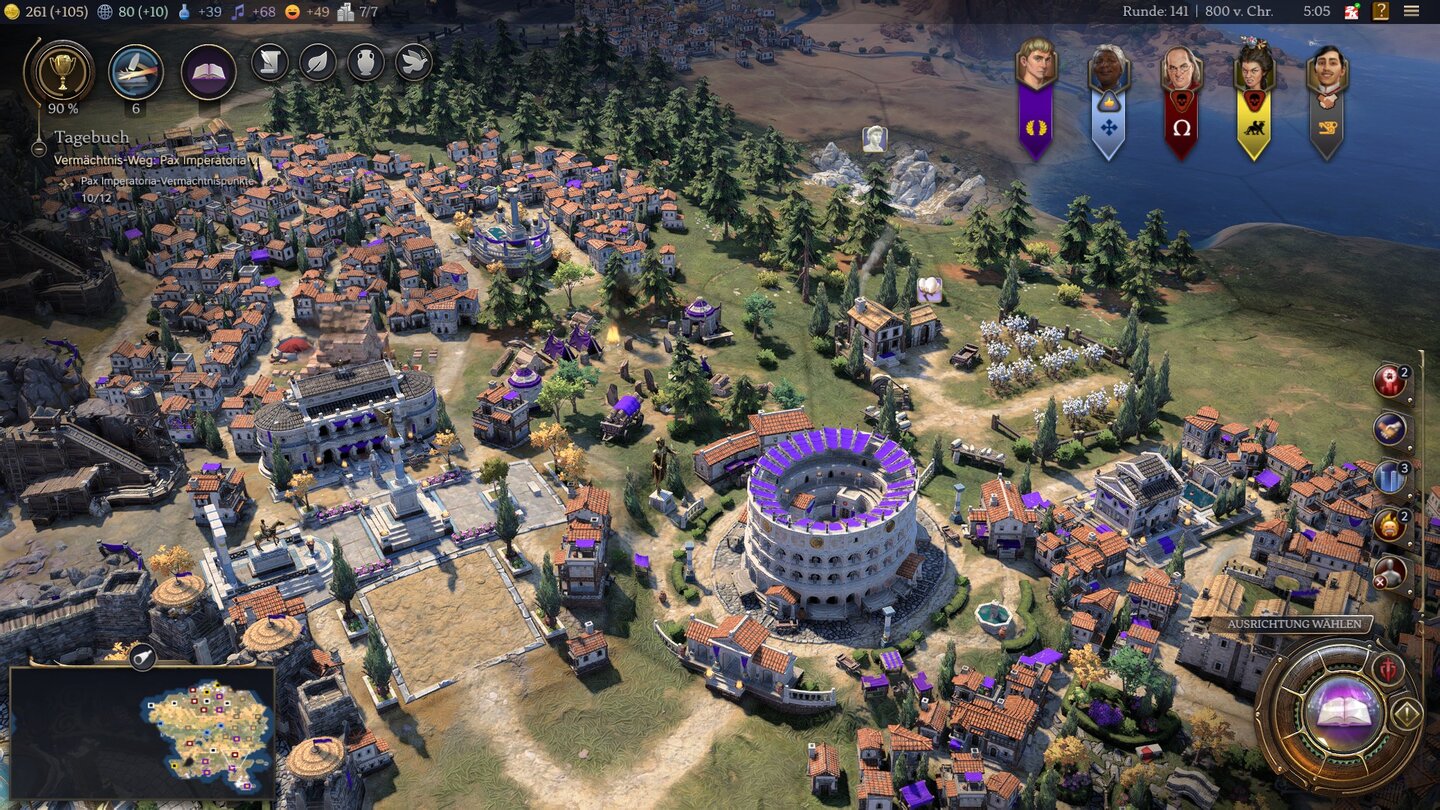The width and height of the screenshot is (1440, 810).
Task: Open the hamburger main menu
Action: [x=1411, y=11]
